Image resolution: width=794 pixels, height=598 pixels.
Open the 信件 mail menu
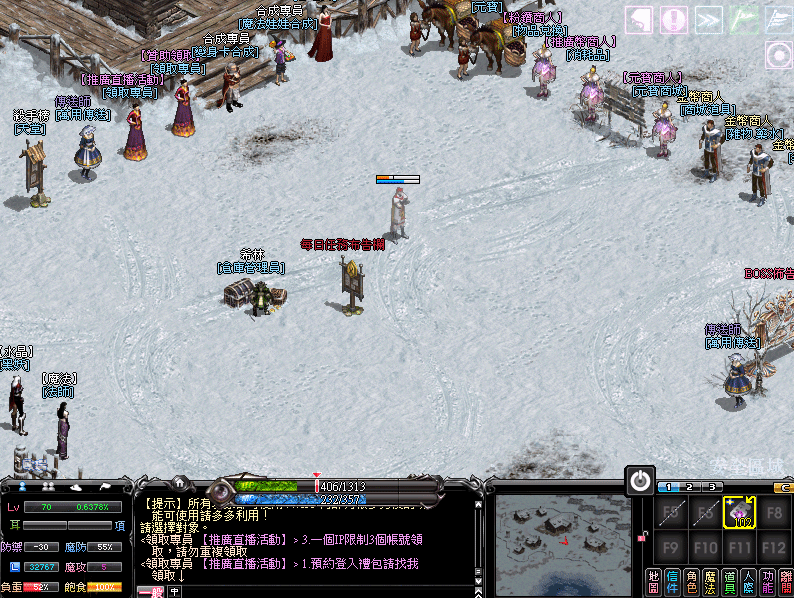click(672, 581)
